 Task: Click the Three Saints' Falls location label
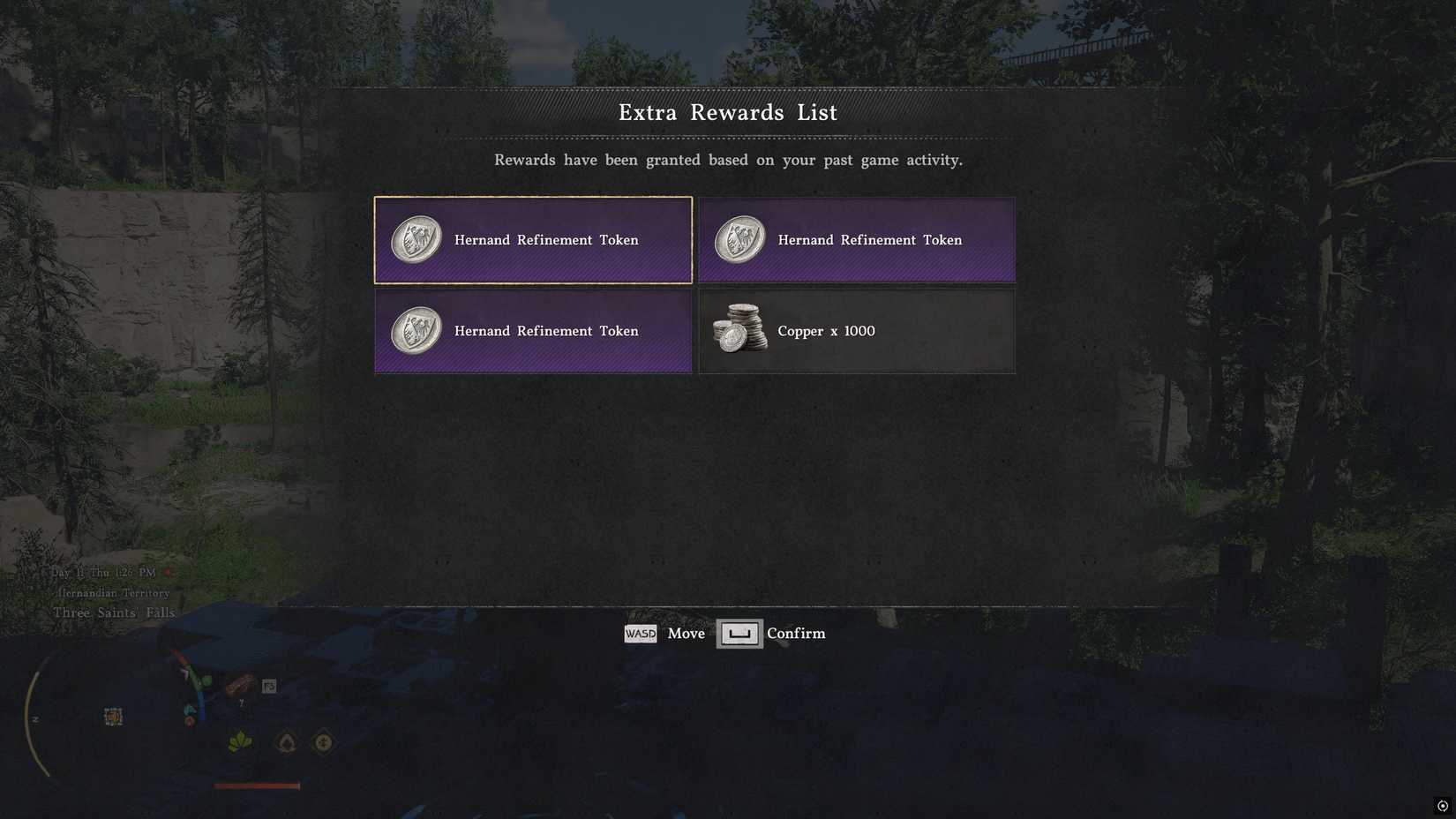click(114, 612)
